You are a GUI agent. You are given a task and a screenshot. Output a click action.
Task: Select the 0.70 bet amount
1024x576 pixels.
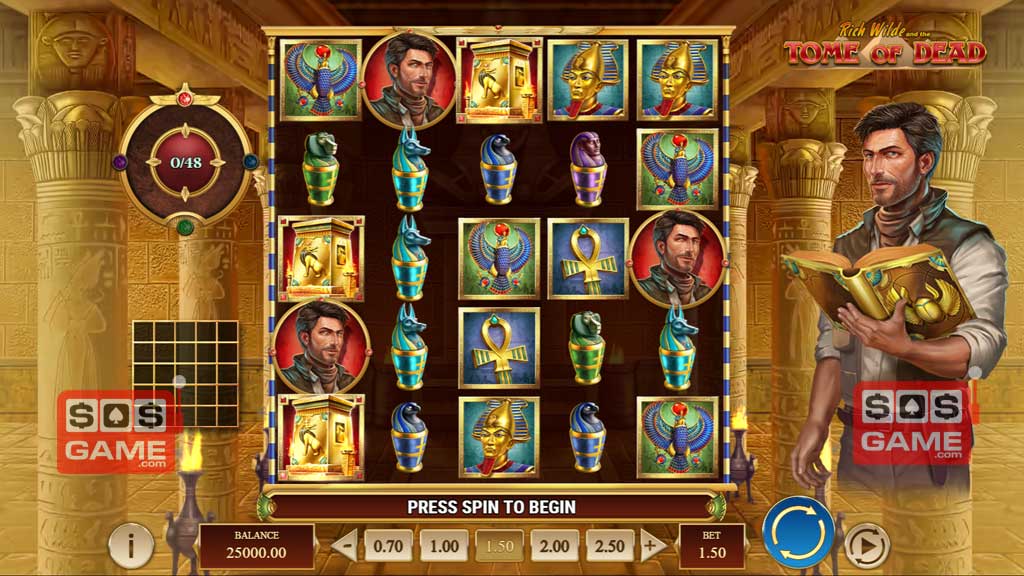pos(387,546)
